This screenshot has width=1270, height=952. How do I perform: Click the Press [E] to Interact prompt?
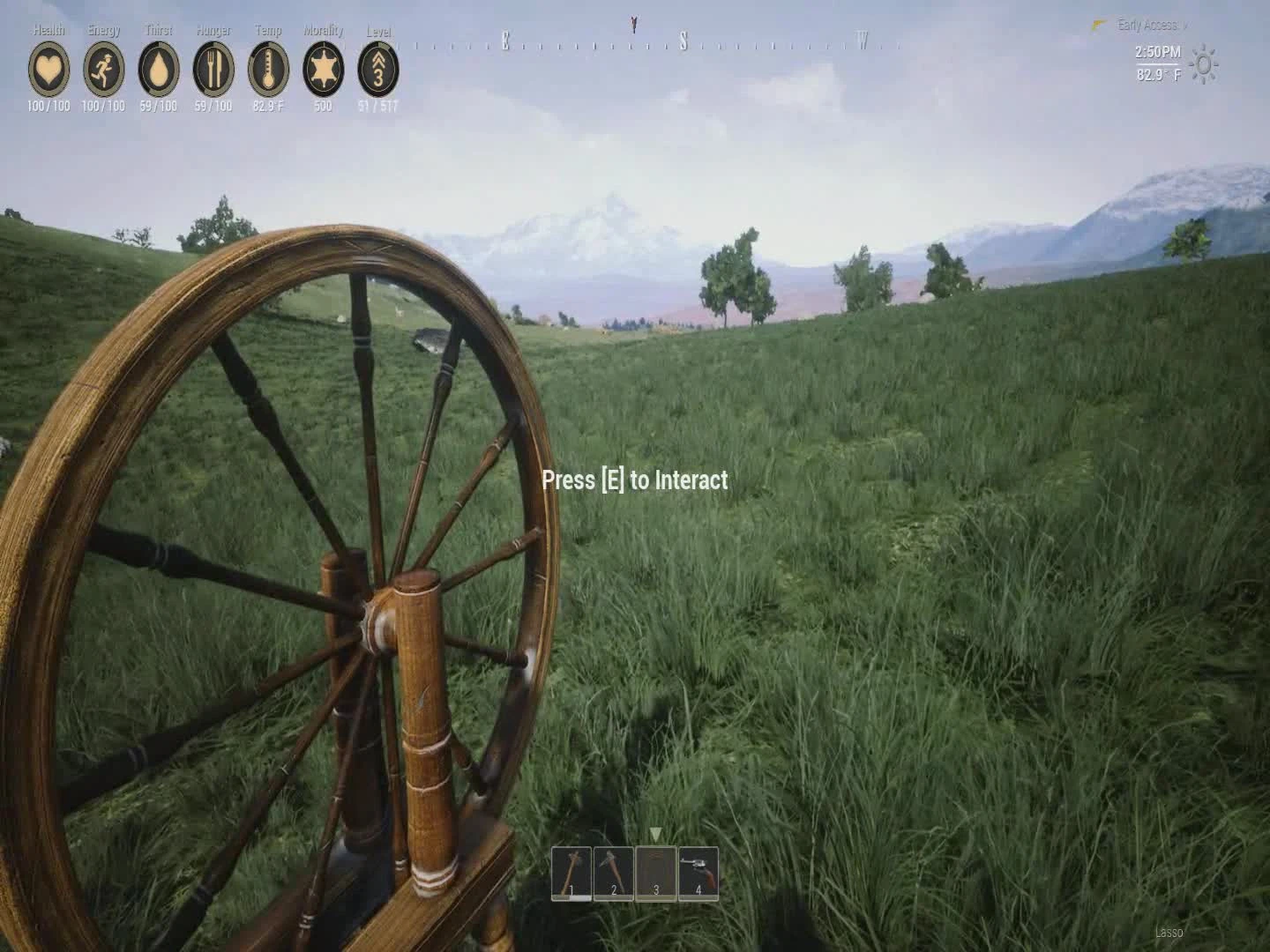[x=634, y=480]
